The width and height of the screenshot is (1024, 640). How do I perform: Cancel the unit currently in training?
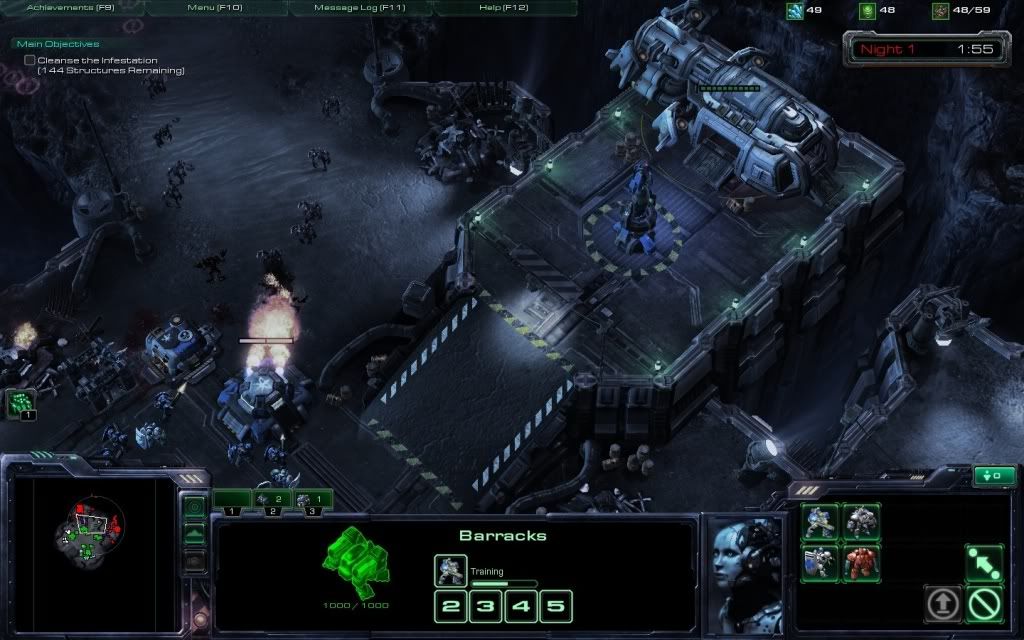450,571
